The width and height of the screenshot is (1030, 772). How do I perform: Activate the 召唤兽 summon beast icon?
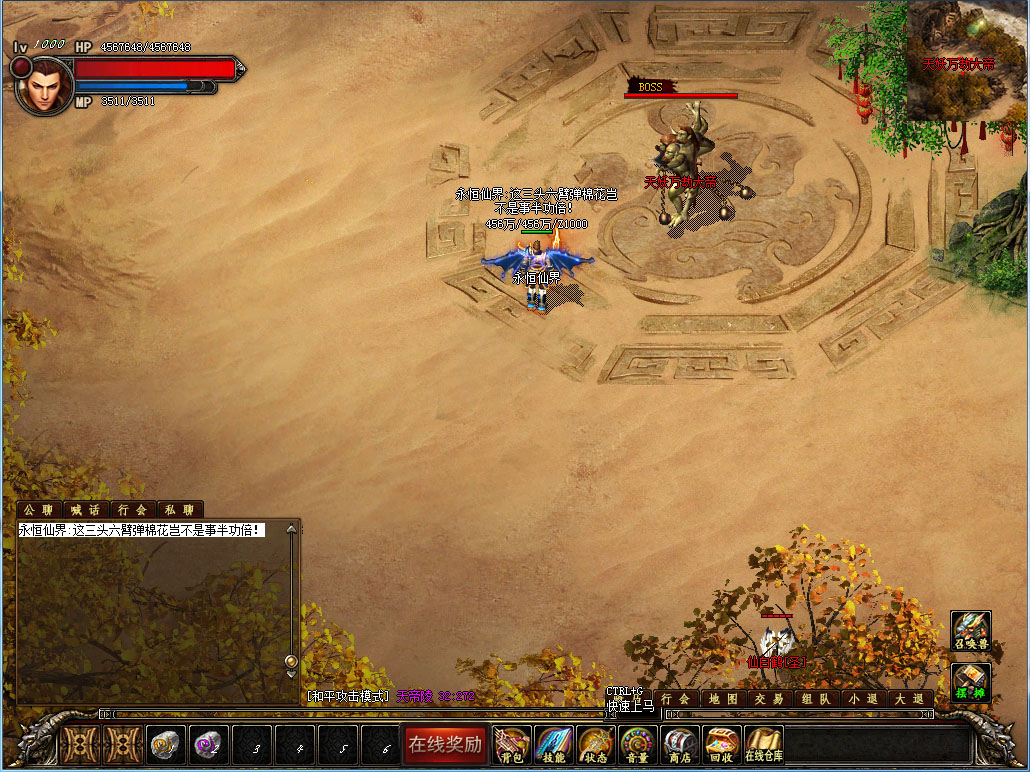[x=970, y=631]
